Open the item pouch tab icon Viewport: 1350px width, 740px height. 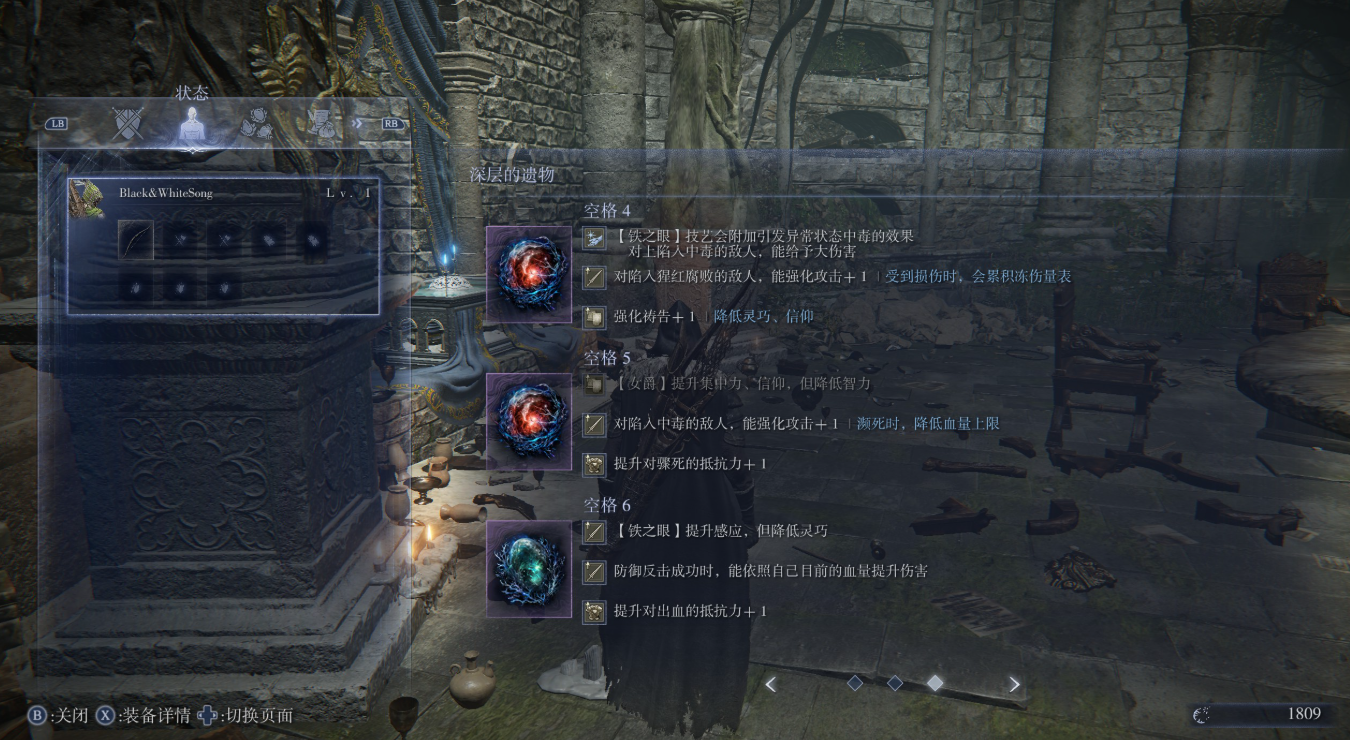(x=258, y=125)
